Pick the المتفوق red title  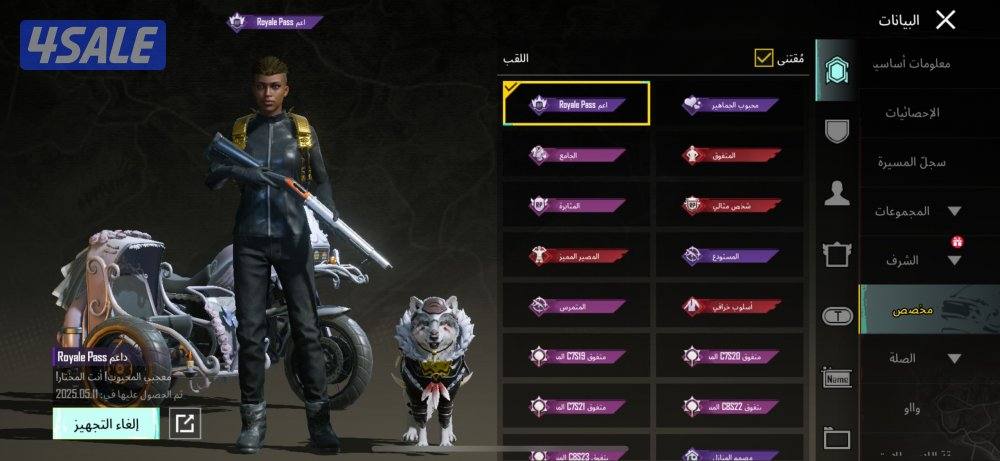click(730, 155)
